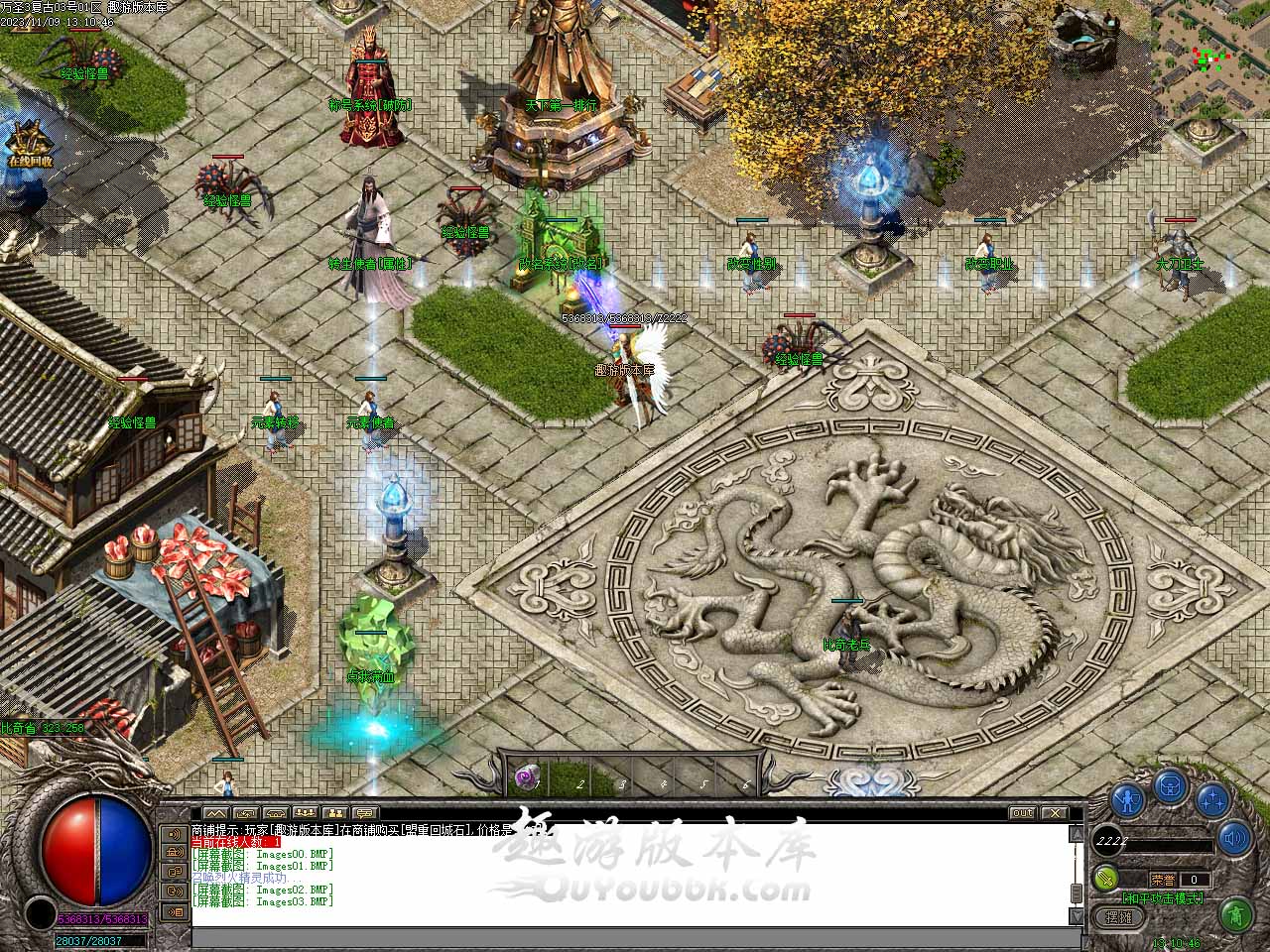This screenshot has height=952, width=1270.
Task: Click the 'out' logout button
Action: 1022,813
